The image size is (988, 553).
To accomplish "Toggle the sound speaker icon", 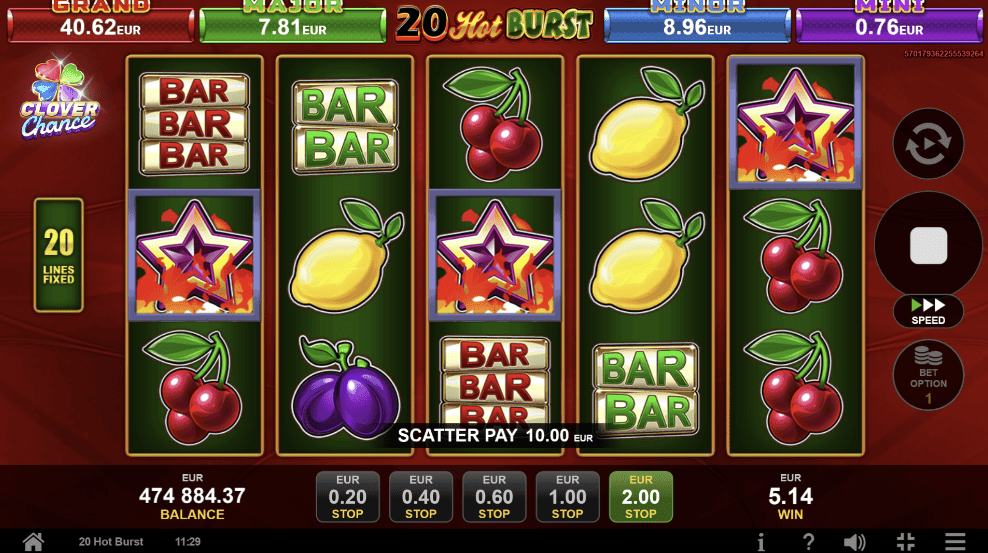I will click(x=855, y=542).
